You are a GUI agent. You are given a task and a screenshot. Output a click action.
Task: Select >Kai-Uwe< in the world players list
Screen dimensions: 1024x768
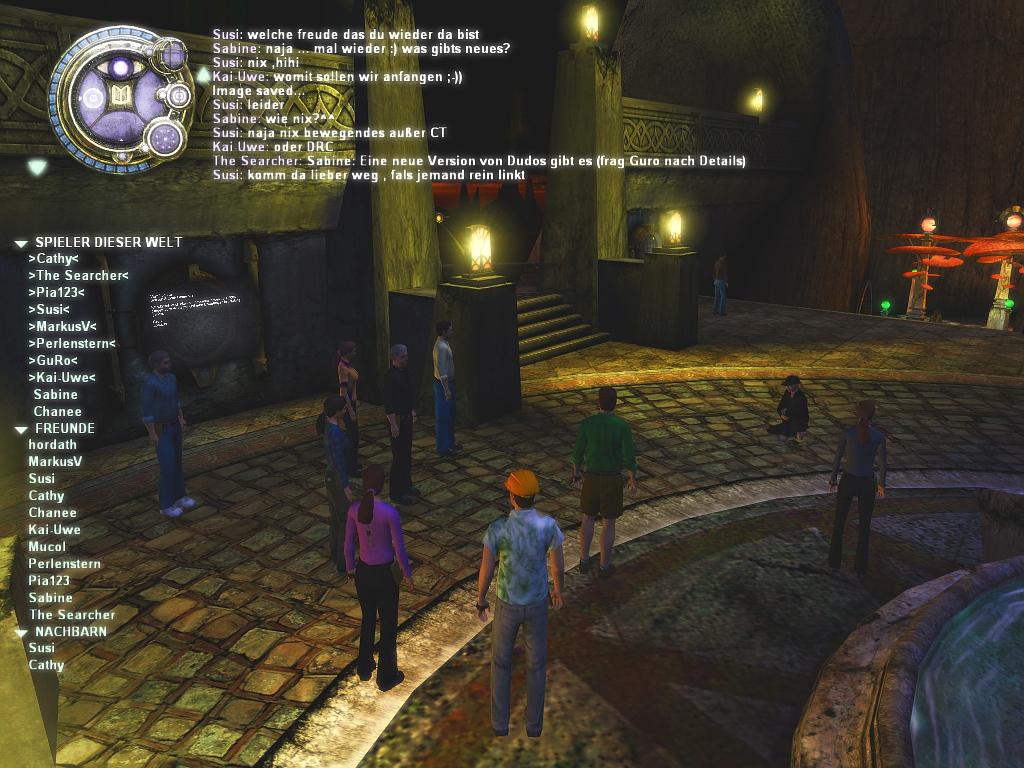point(61,377)
